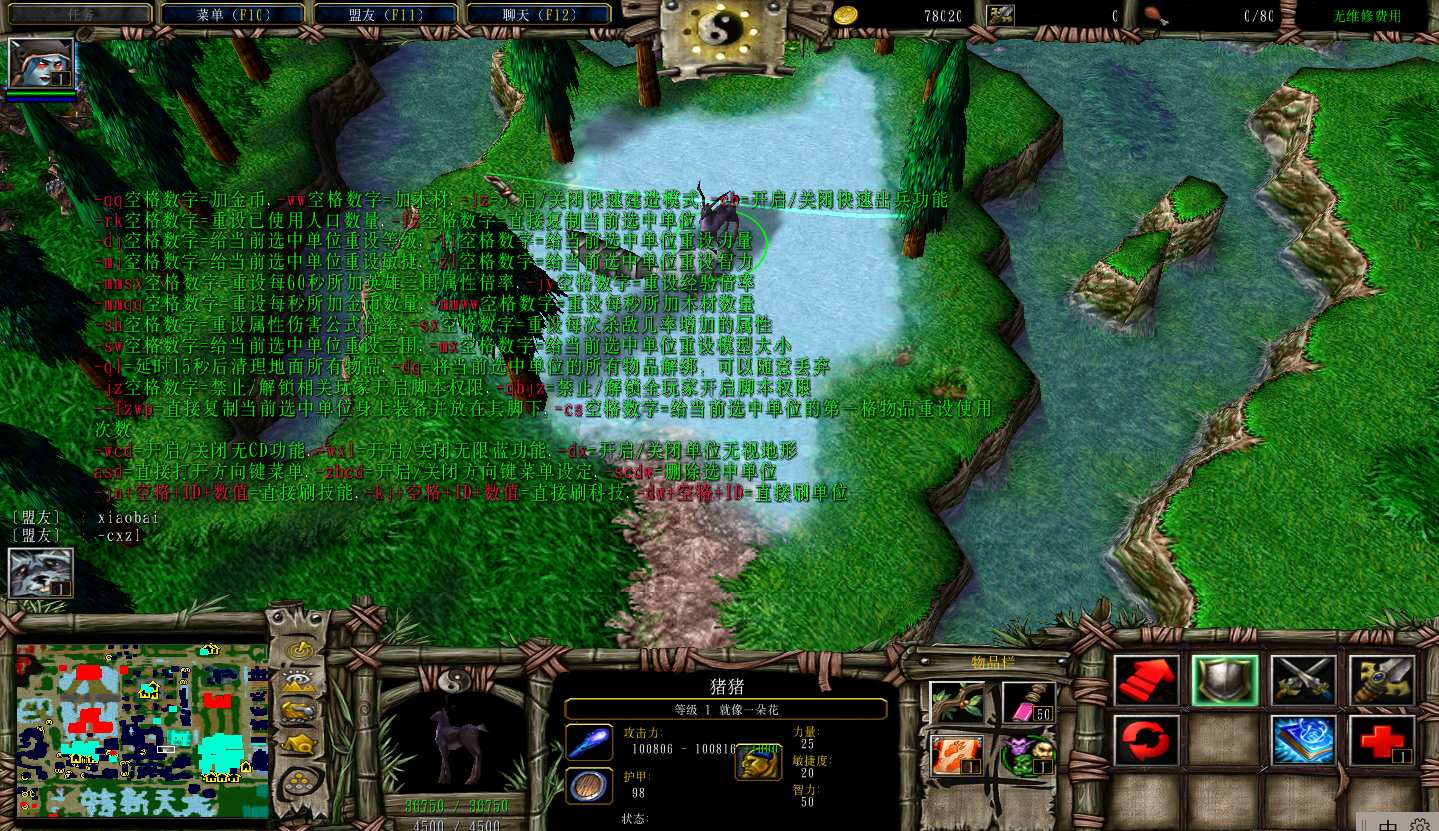Select the leafy branch item in inventory
The image size is (1439, 831).
[955, 702]
